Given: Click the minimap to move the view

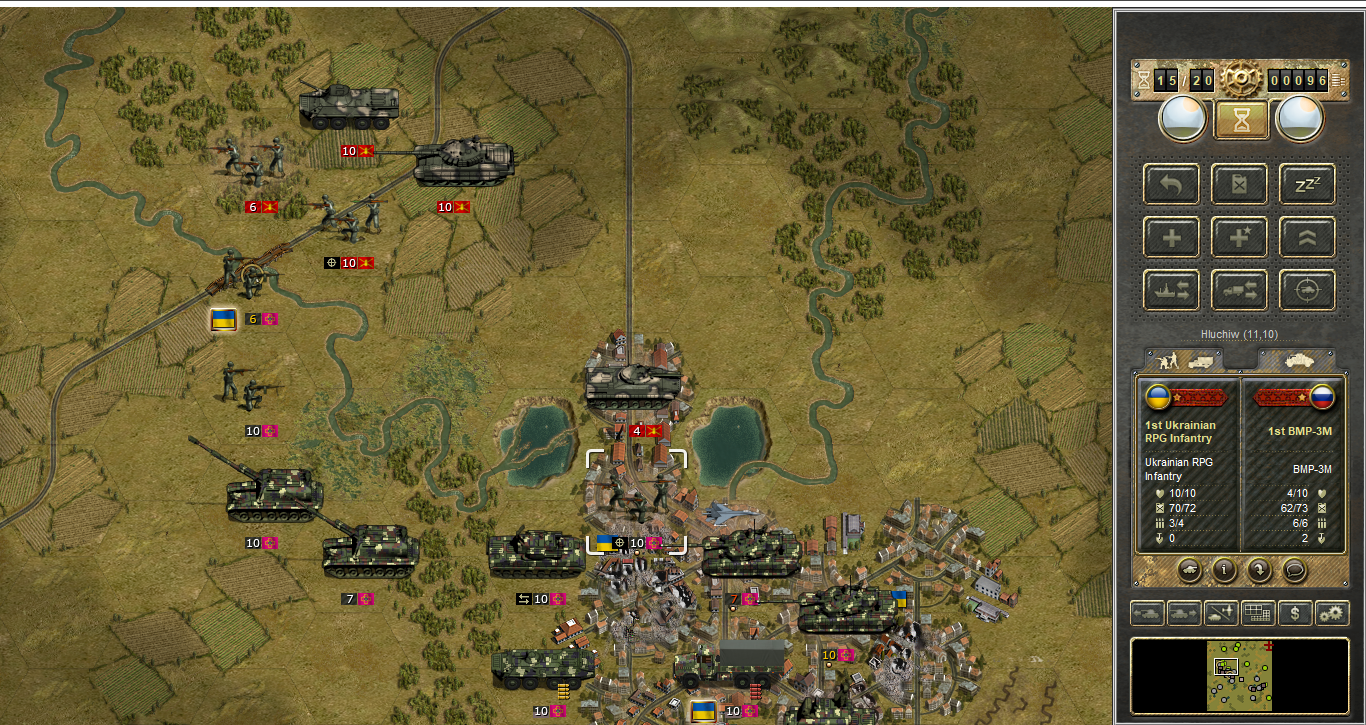Looking at the screenshot, I should [1239, 677].
